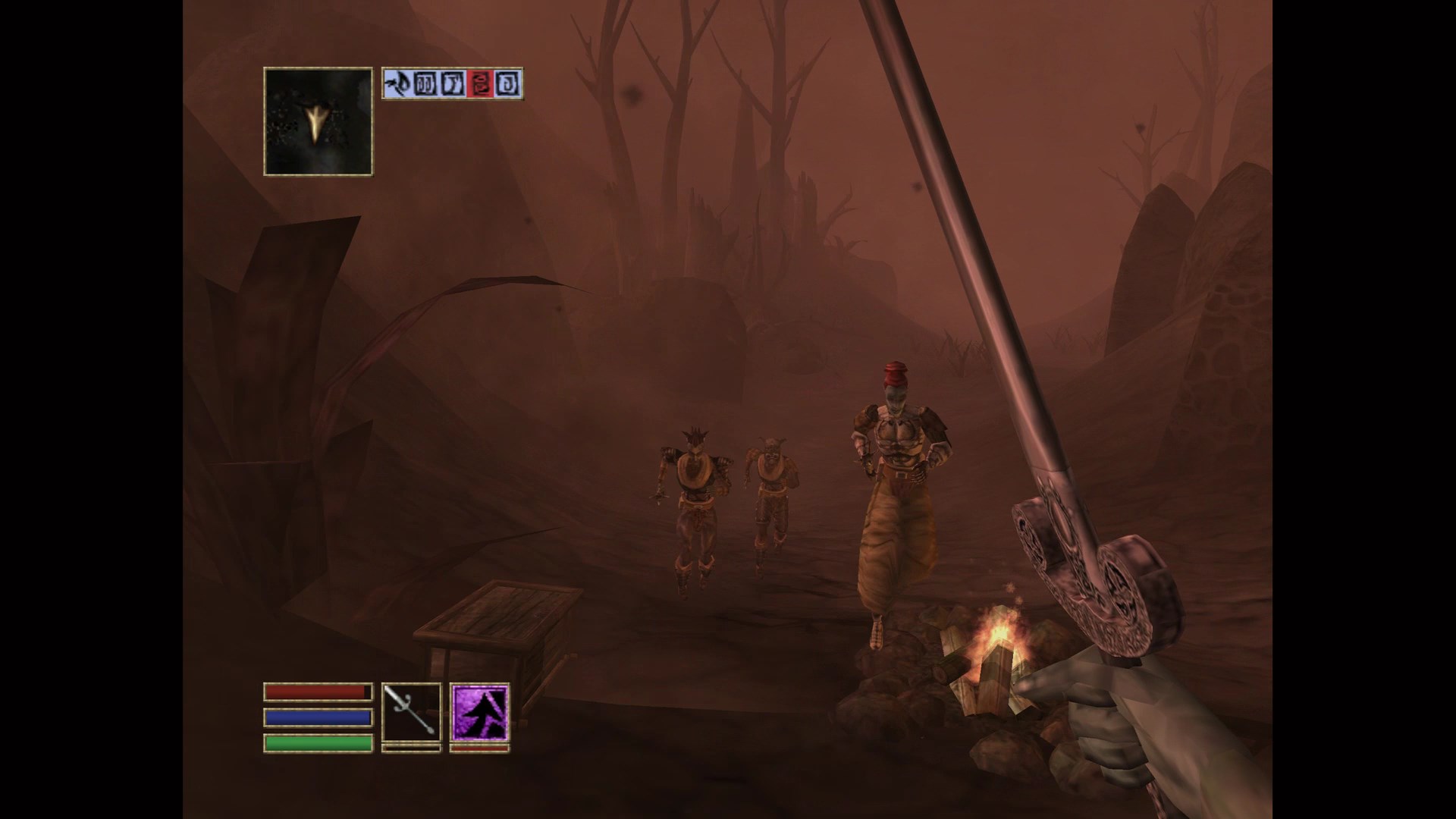Click the minimap with the gold arrow
The width and height of the screenshot is (1456, 819).
(318, 121)
